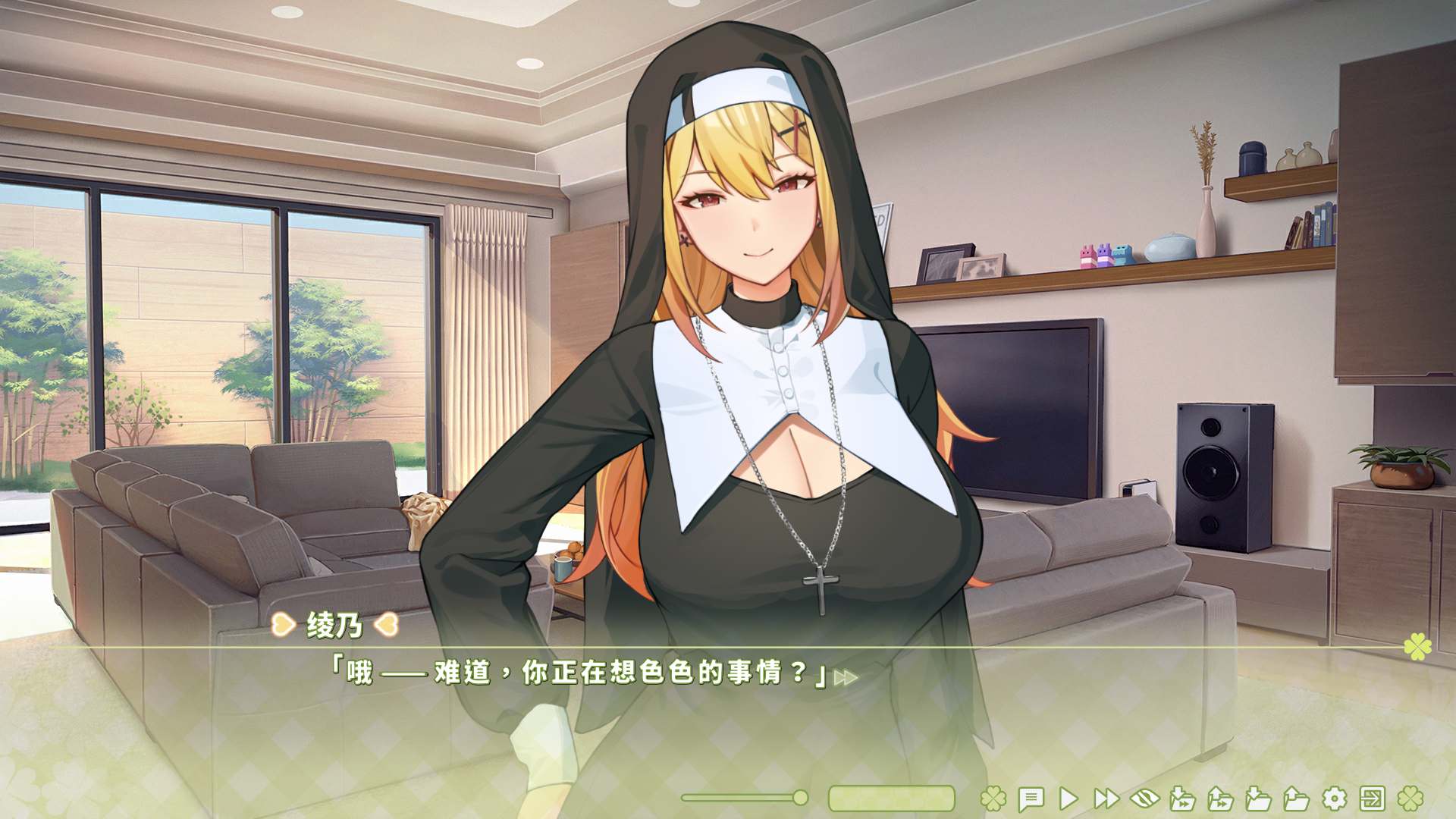Open the dialogue backlog speech-bubble icon
The height and width of the screenshot is (819, 1456).
[1031, 799]
